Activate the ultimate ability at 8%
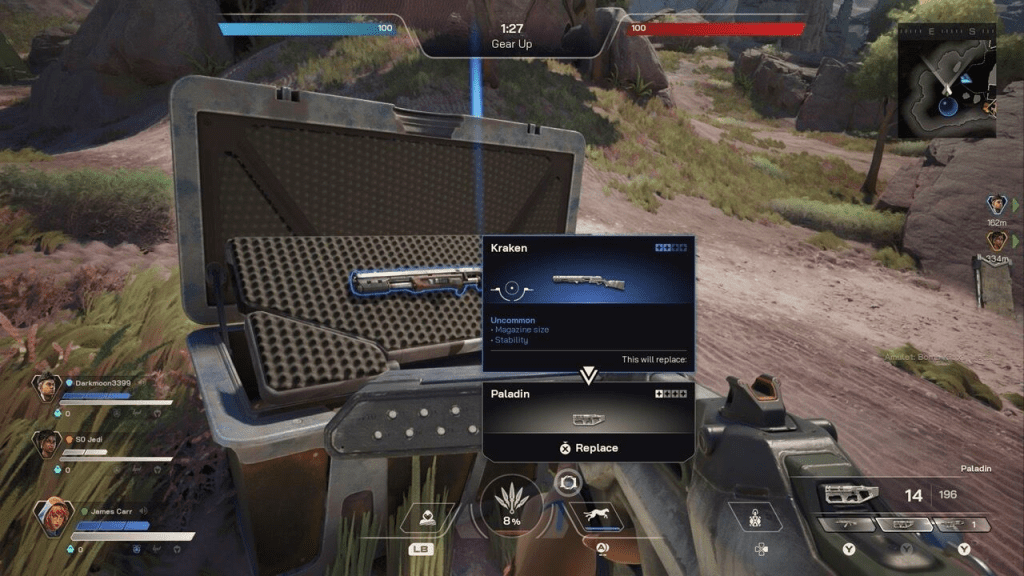1024x576 pixels. point(511,505)
